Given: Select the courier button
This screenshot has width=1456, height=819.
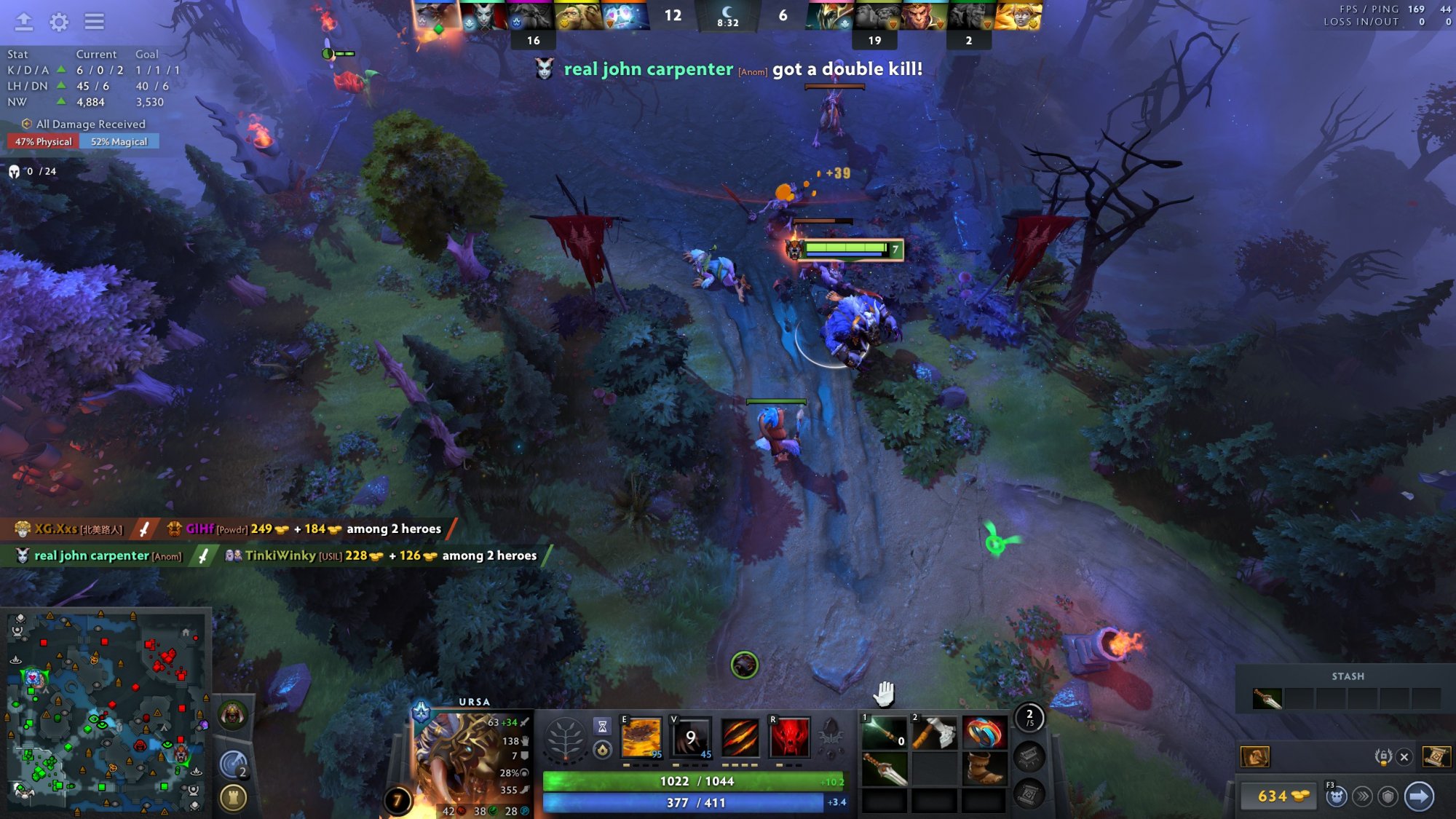Looking at the screenshot, I should 1335,796.
